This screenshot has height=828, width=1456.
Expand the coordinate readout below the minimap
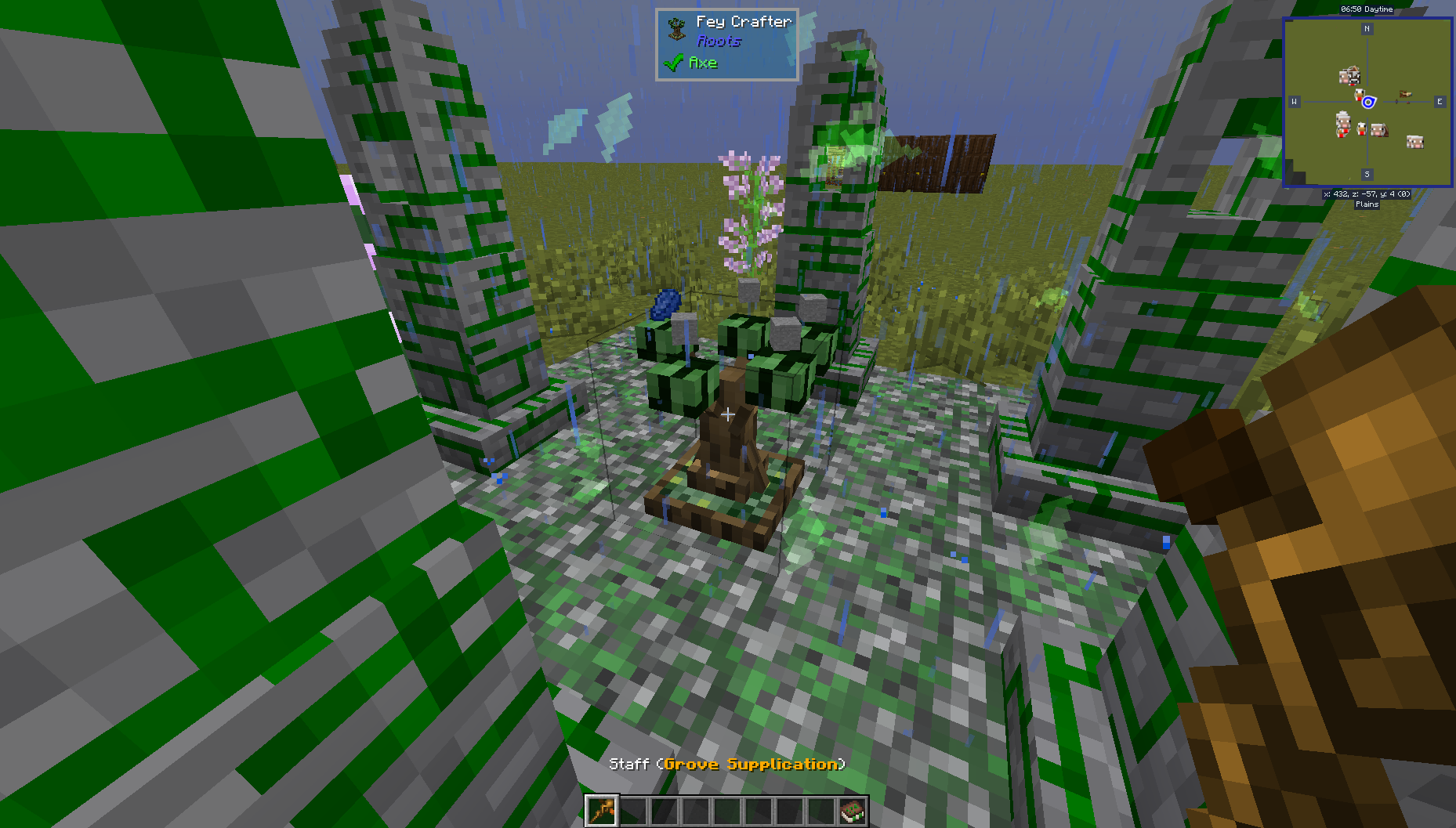(x=1367, y=193)
